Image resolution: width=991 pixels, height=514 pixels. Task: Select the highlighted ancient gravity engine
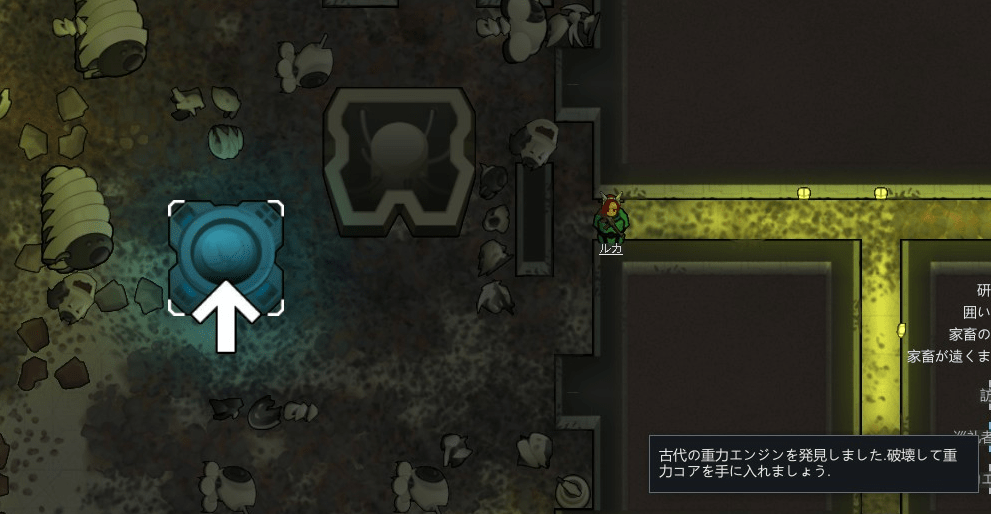[225, 255]
